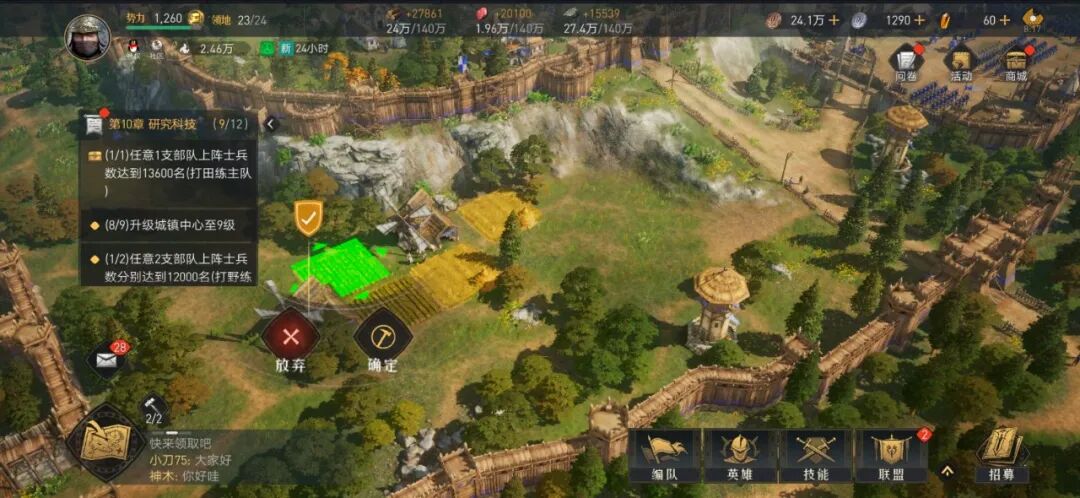Open the mail inbox envelope icon
This screenshot has width=1080, height=498.
(106, 360)
